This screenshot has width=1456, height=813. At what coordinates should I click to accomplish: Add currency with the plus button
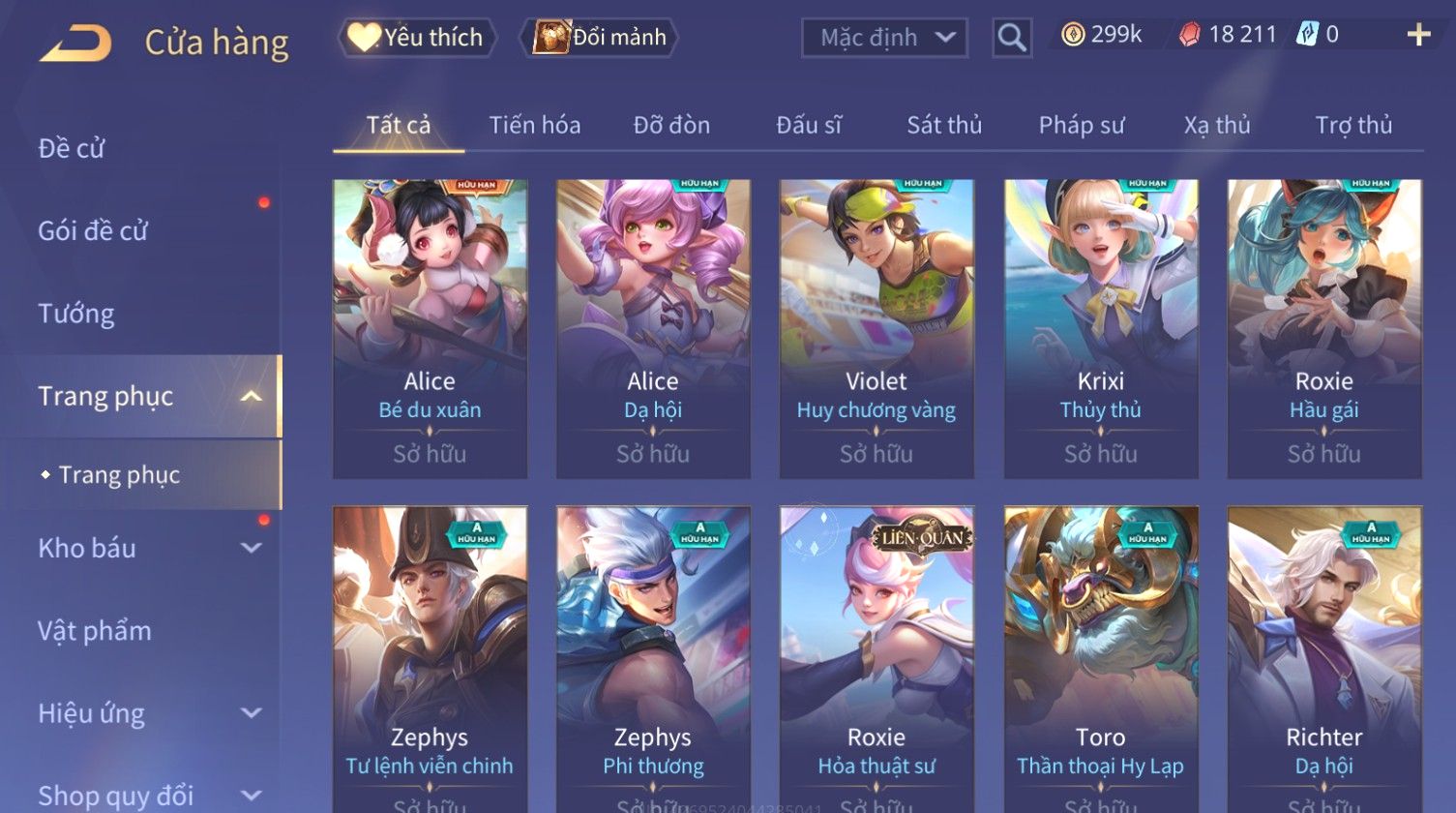pyautogui.click(x=1418, y=35)
